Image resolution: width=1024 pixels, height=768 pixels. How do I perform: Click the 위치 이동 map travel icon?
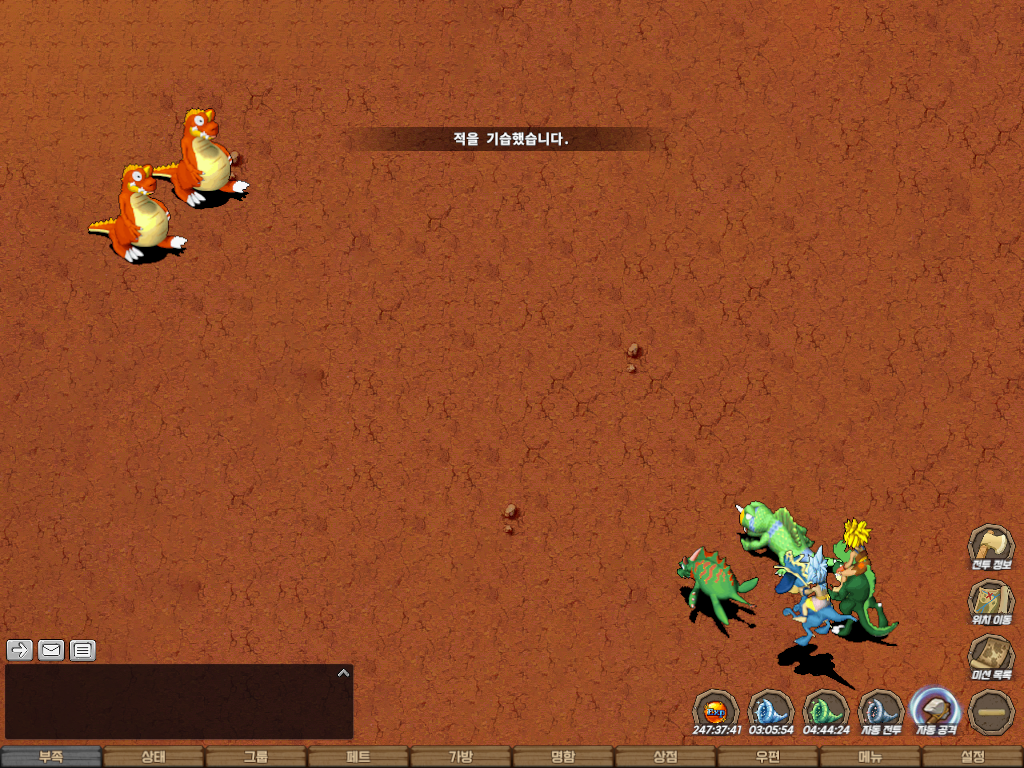(x=991, y=601)
